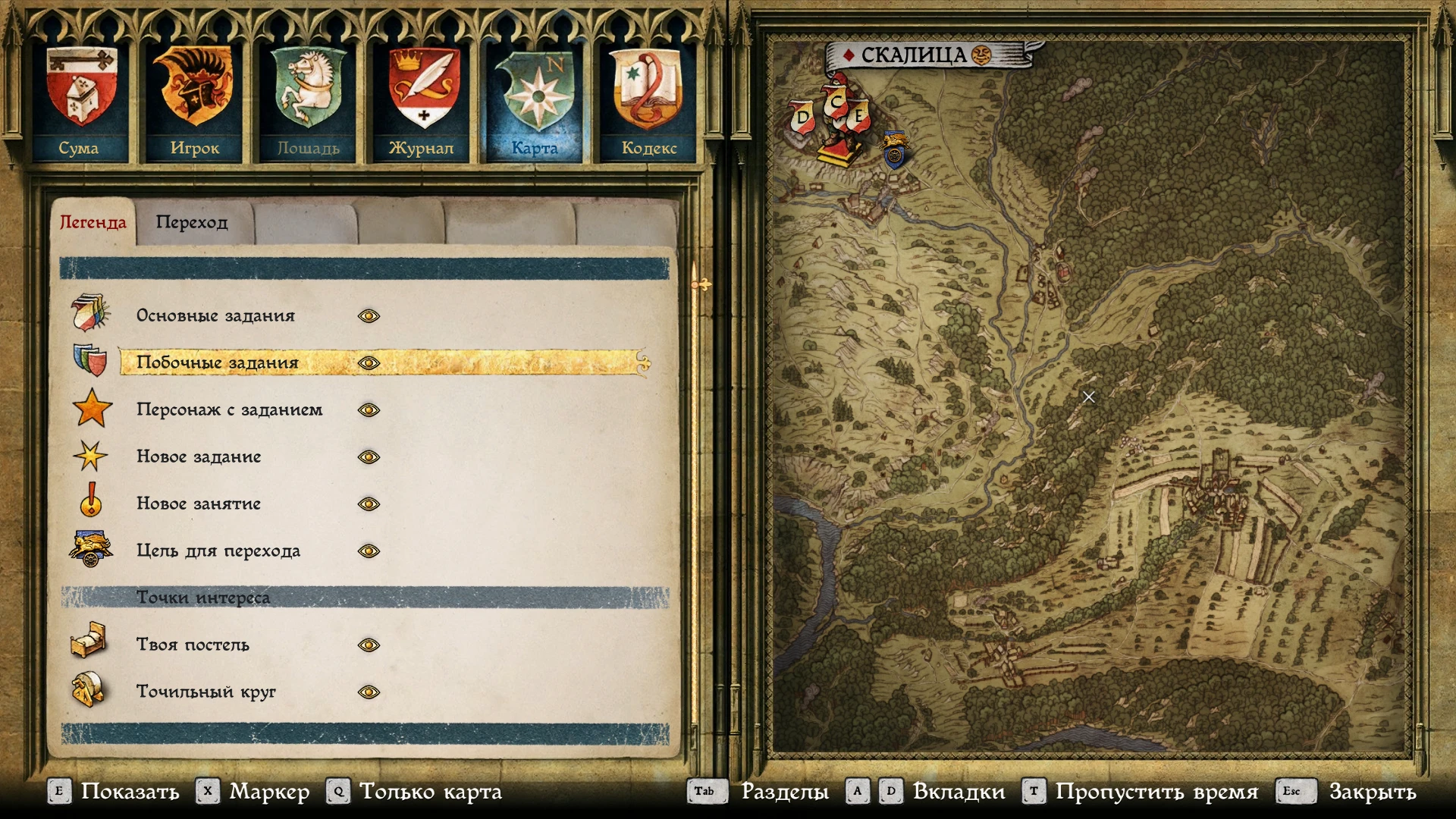Toggle Твоя постель visibility eye
The image size is (1456, 819).
[x=369, y=645]
